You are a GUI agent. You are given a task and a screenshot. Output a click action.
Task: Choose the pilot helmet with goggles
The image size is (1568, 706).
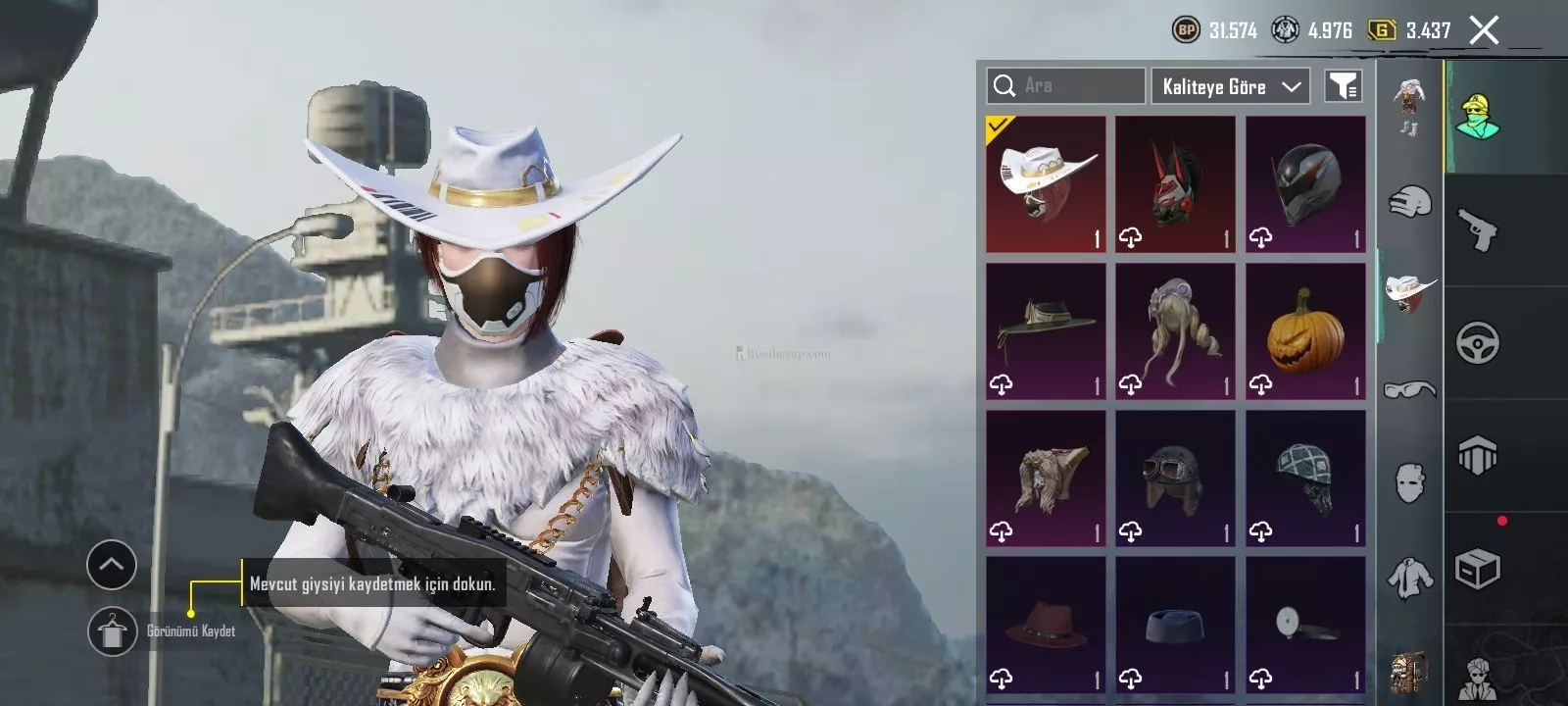pos(1175,479)
